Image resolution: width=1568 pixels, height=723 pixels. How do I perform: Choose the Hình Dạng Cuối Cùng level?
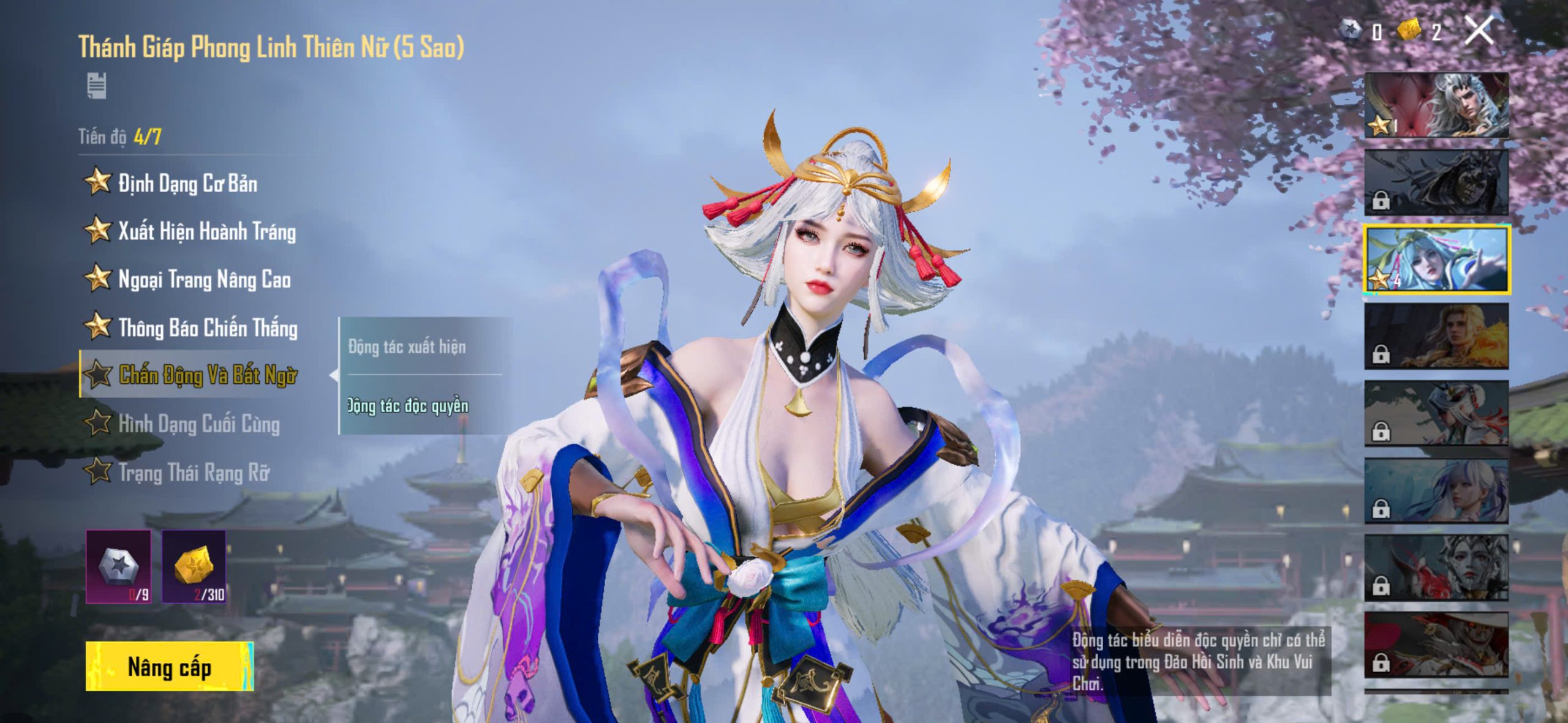coord(198,424)
